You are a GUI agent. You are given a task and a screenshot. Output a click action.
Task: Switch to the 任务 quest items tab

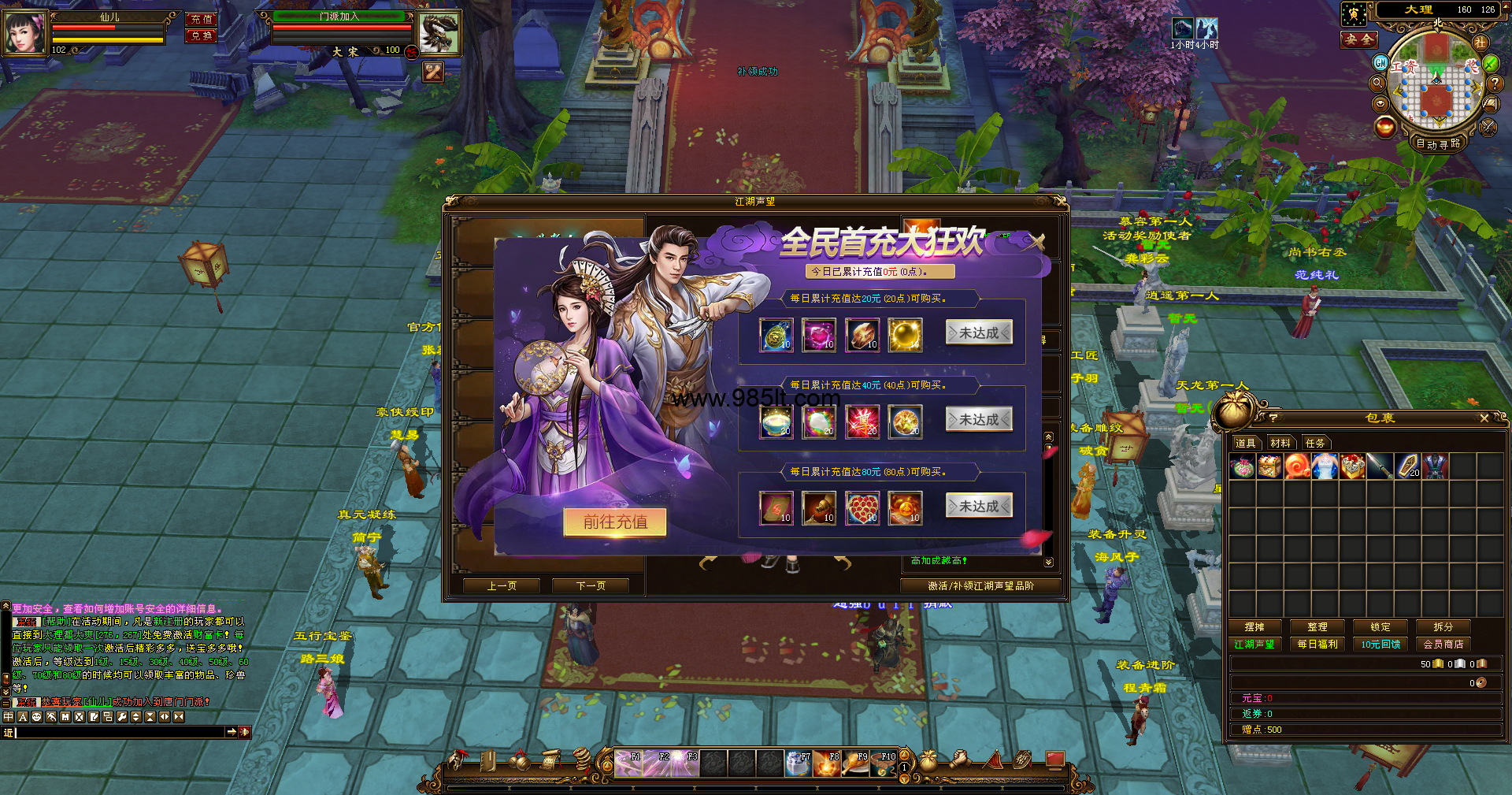point(1315,443)
